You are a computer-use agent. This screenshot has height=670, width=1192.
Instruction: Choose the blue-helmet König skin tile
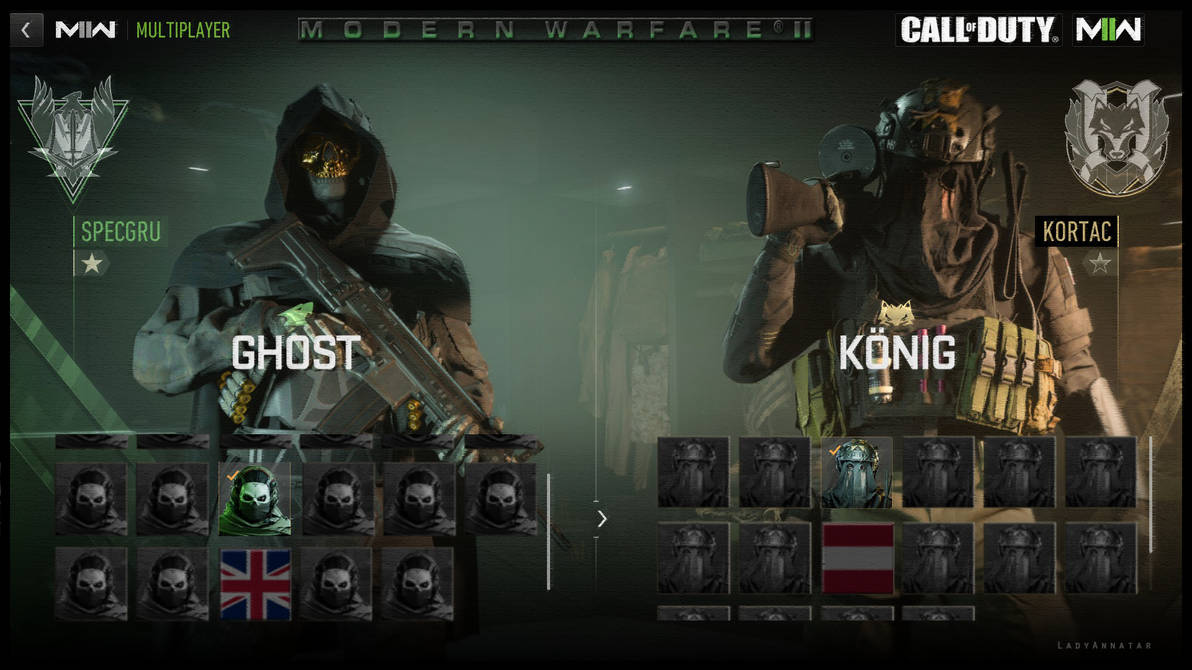pyautogui.click(x=857, y=472)
